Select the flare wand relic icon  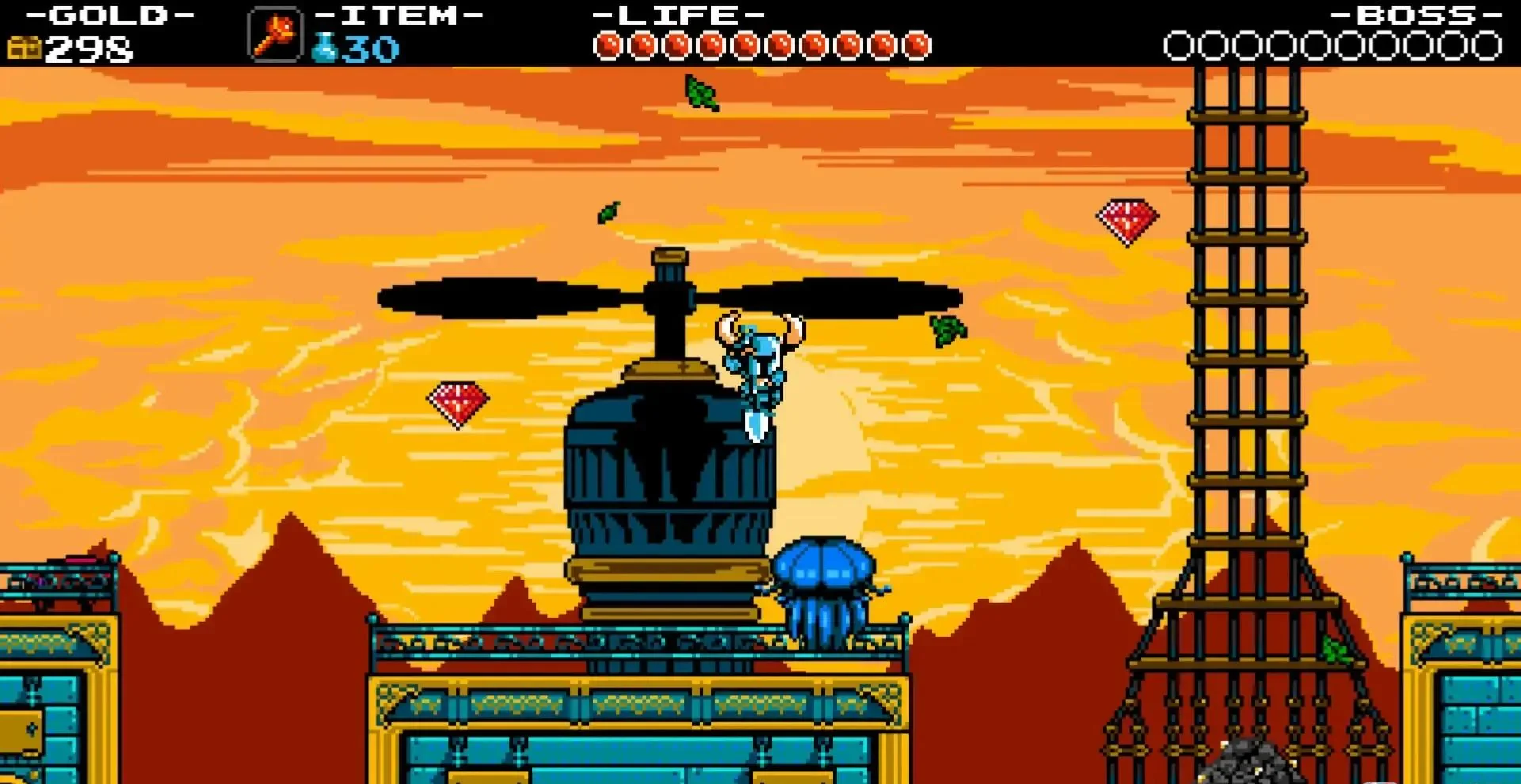tap(275, 33)
